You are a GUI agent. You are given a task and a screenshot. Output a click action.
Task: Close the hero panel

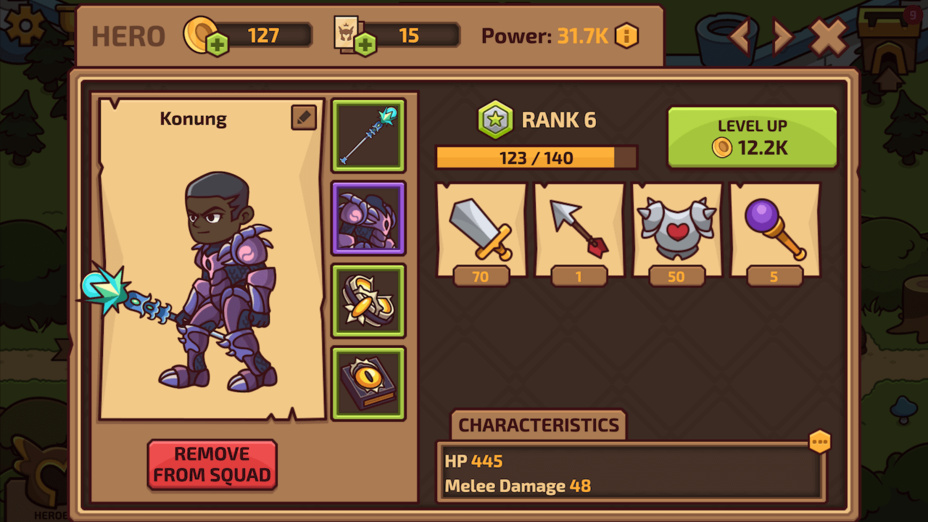828,38
